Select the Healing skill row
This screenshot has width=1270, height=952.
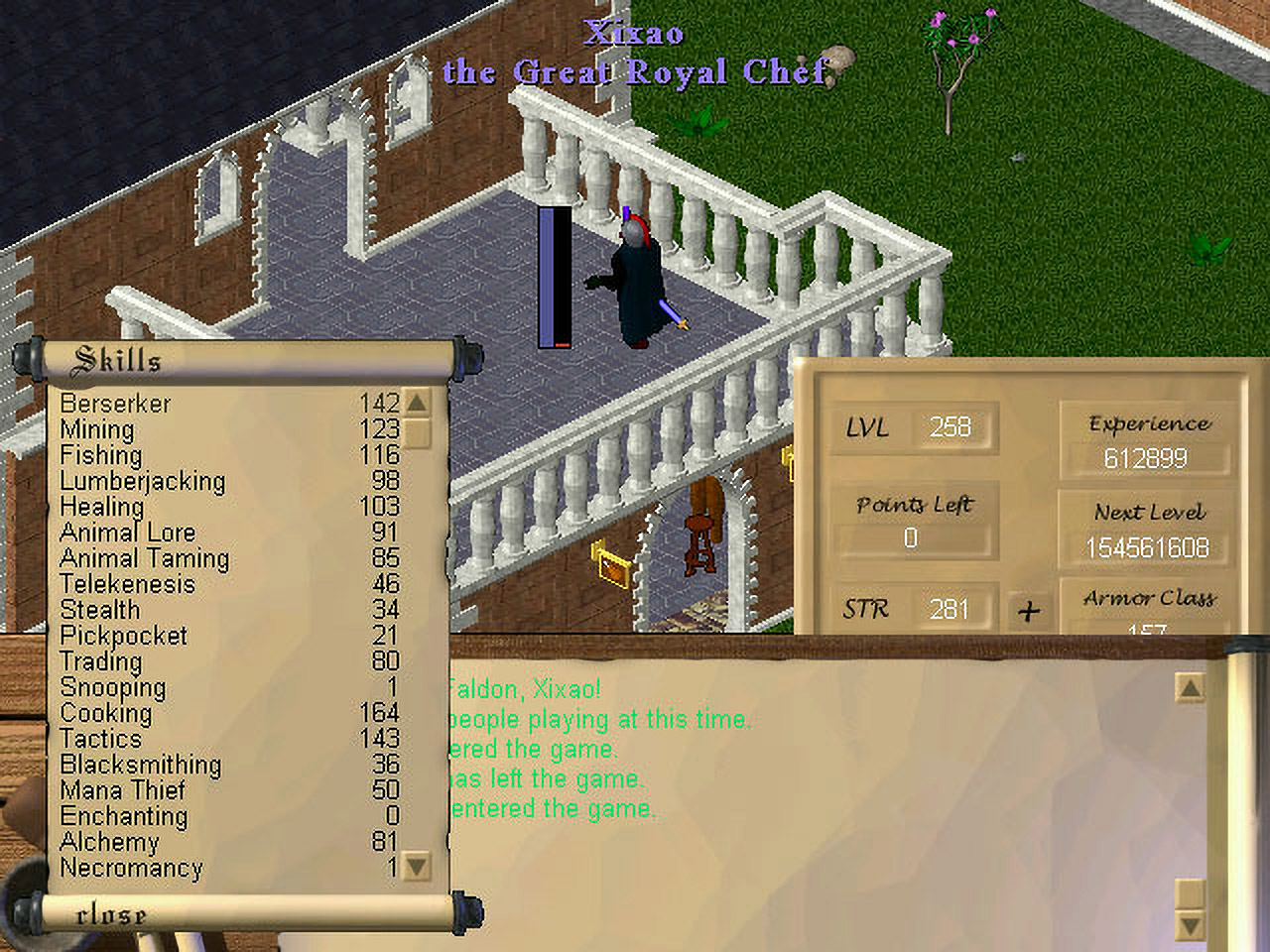point(102,507)
